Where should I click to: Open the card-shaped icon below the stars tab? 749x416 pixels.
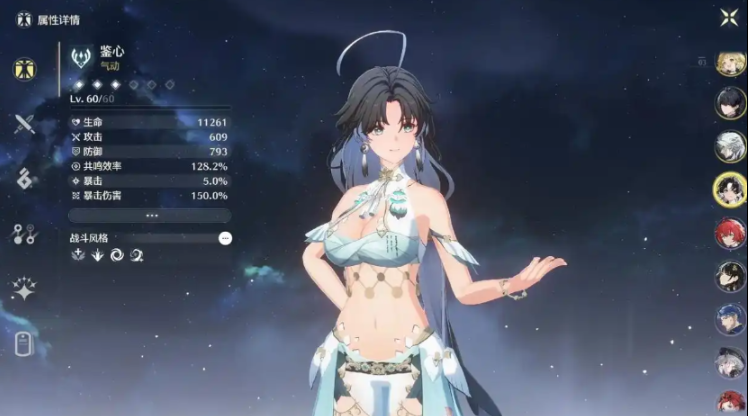(24, 344)
